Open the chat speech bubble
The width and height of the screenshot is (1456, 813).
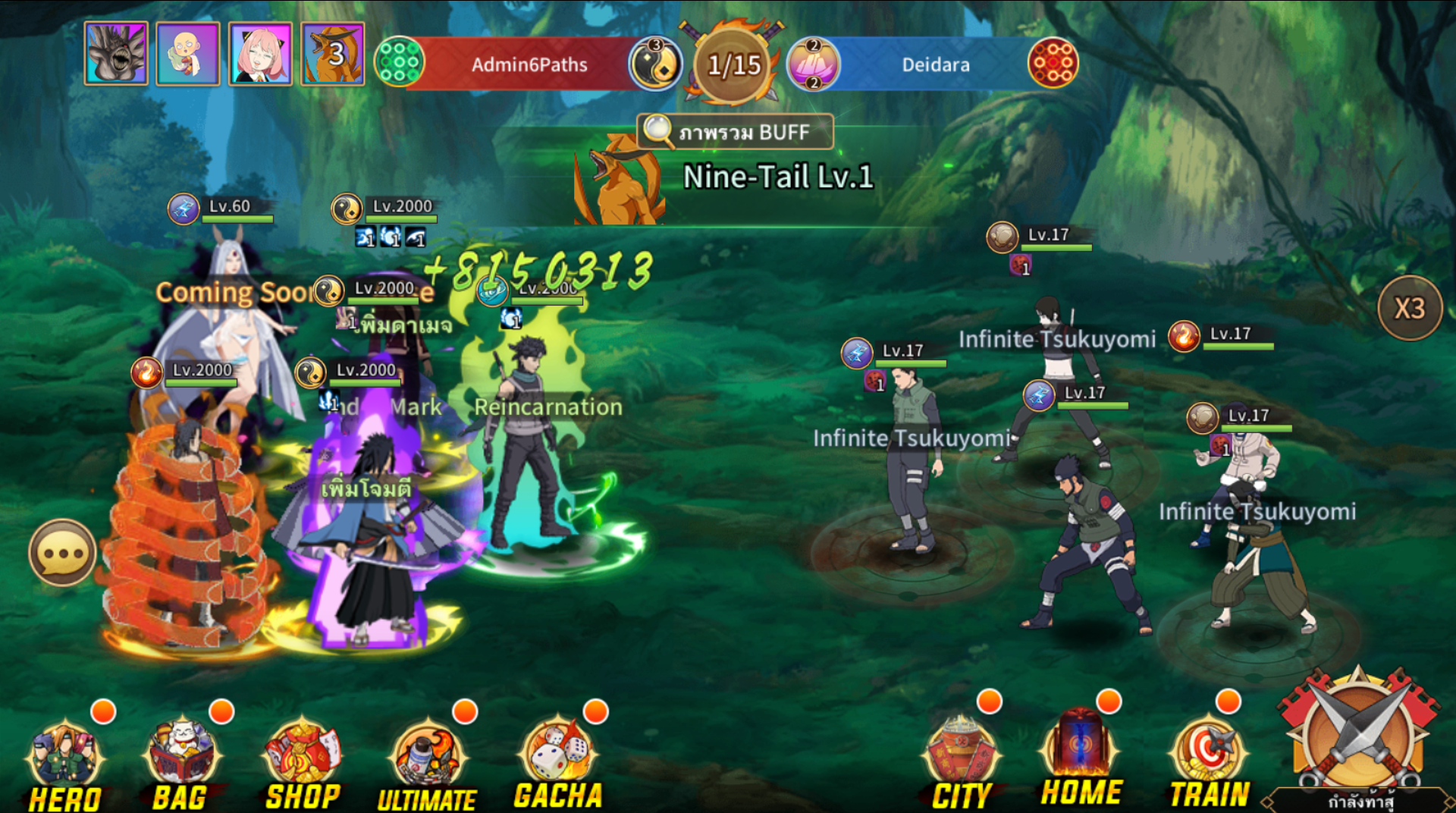pos(63,553)
